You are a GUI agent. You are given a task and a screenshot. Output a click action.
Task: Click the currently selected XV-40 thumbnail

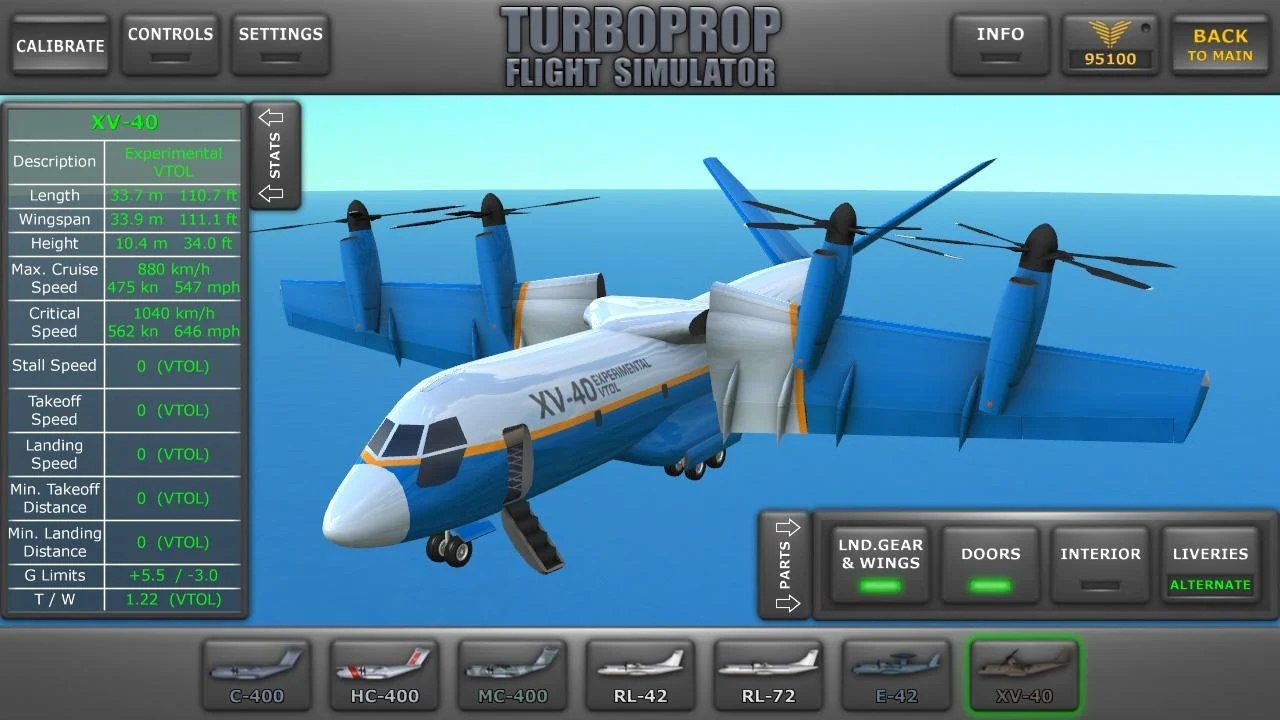click(x=1022, y=674)
